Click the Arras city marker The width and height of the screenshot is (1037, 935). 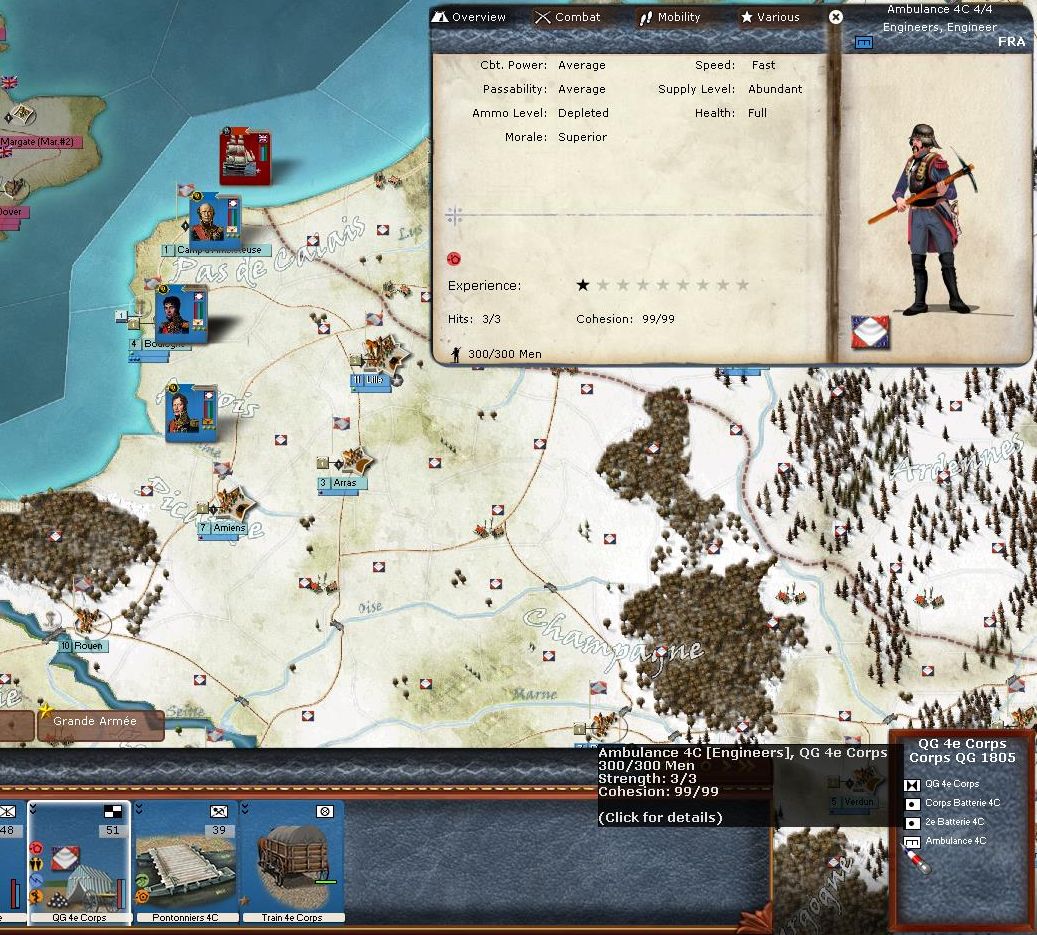pos(343,483)
